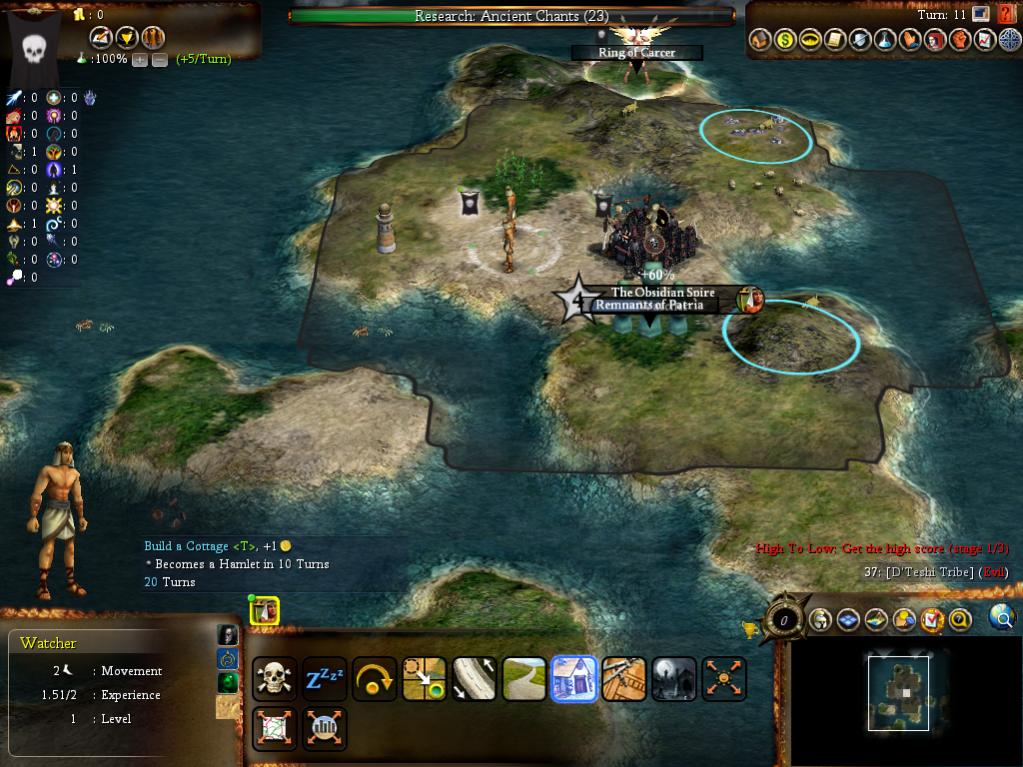Image resolution: width=1023 pixels, height=767 pixels.
Task: Pick the moonlit graveyard build action
Action: (674, 678)
